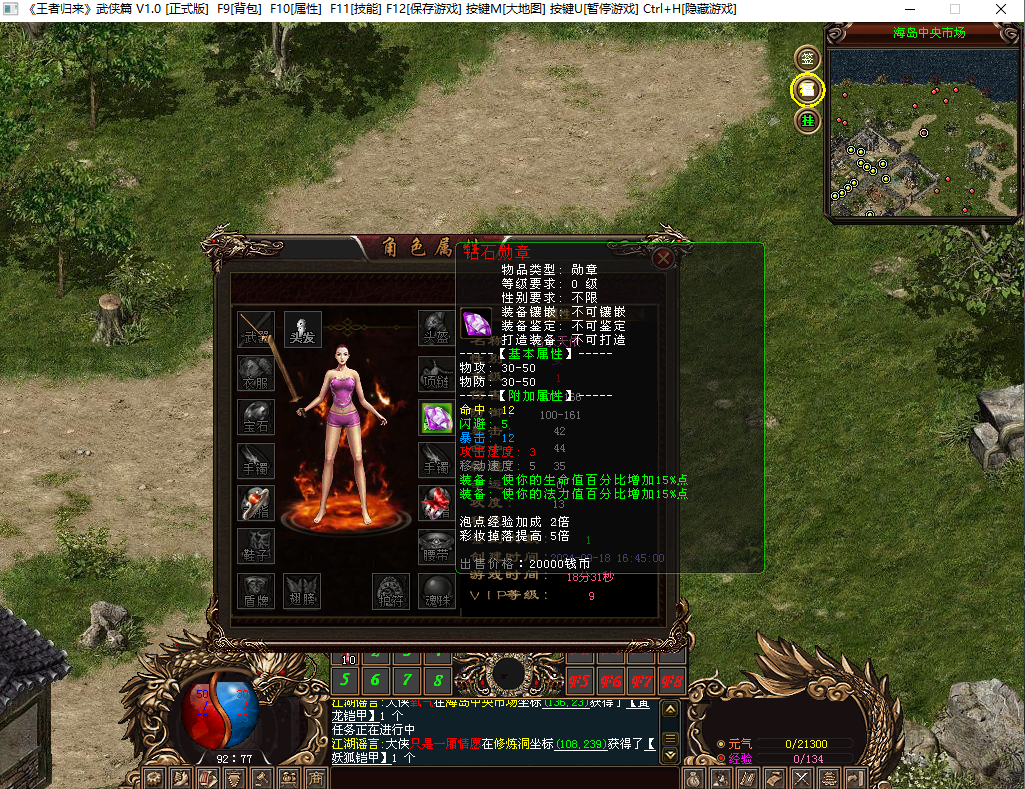Open the 商 shop button
Image resolution: width=1025 pixels, height=789 pixels.
pos(315,778)
